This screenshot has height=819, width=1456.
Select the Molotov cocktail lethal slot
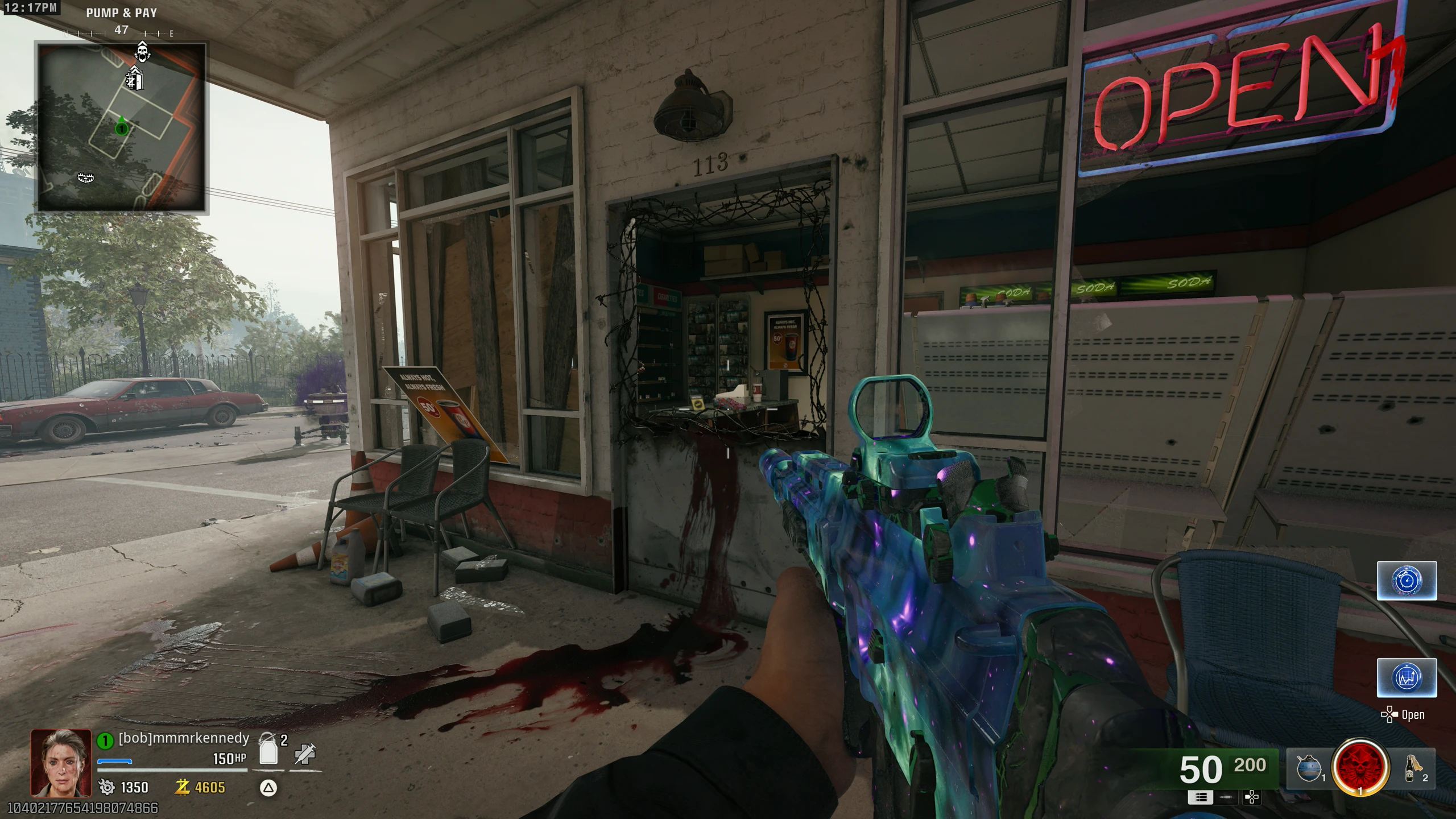[1412, 768]
